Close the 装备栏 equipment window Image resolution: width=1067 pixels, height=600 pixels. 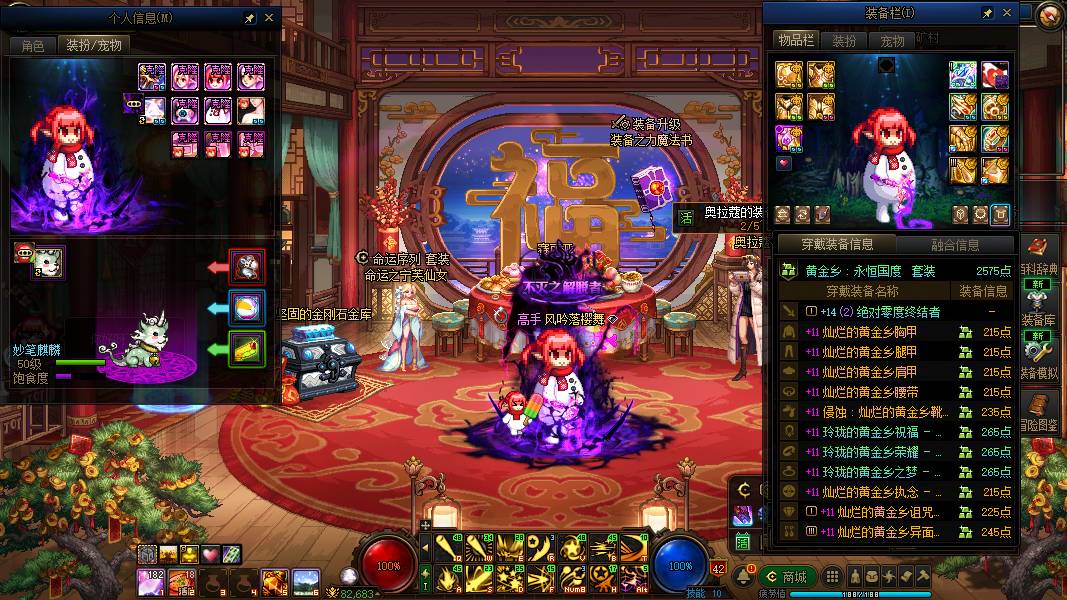tap(1007, 13)
